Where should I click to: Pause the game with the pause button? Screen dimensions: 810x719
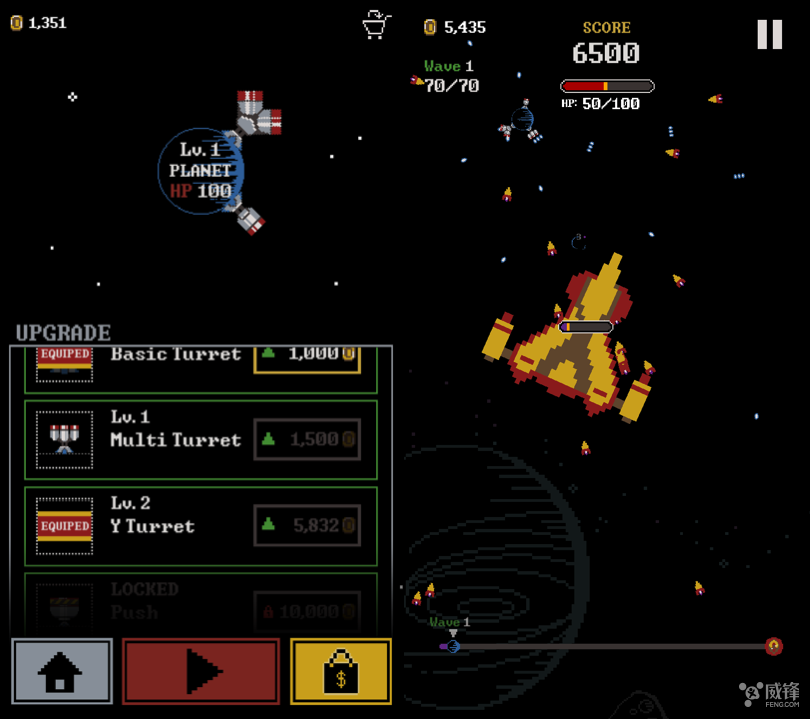tap(769, 35)
